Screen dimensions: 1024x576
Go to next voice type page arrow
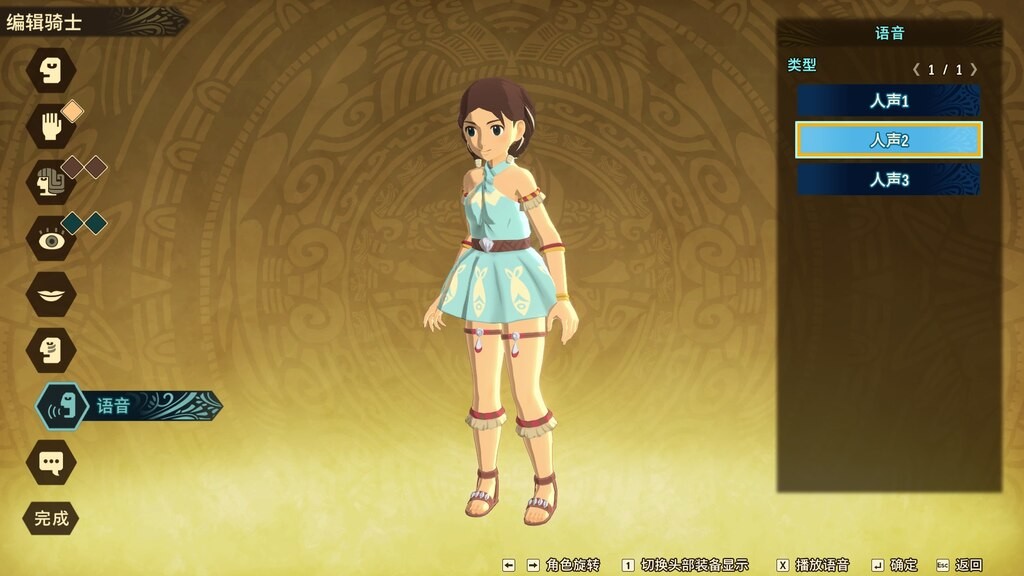coord(974,70)
